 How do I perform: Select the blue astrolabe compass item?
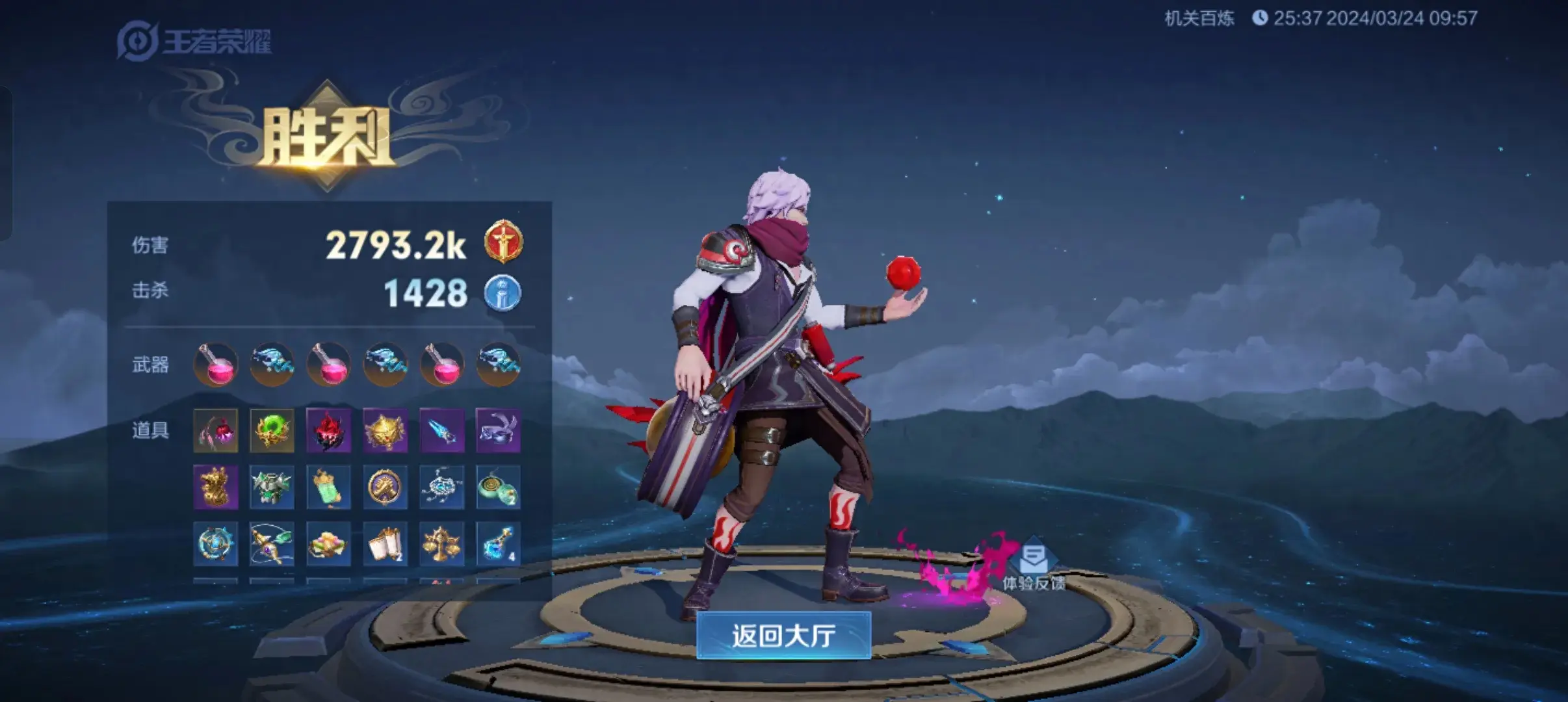tap(216, 543)
